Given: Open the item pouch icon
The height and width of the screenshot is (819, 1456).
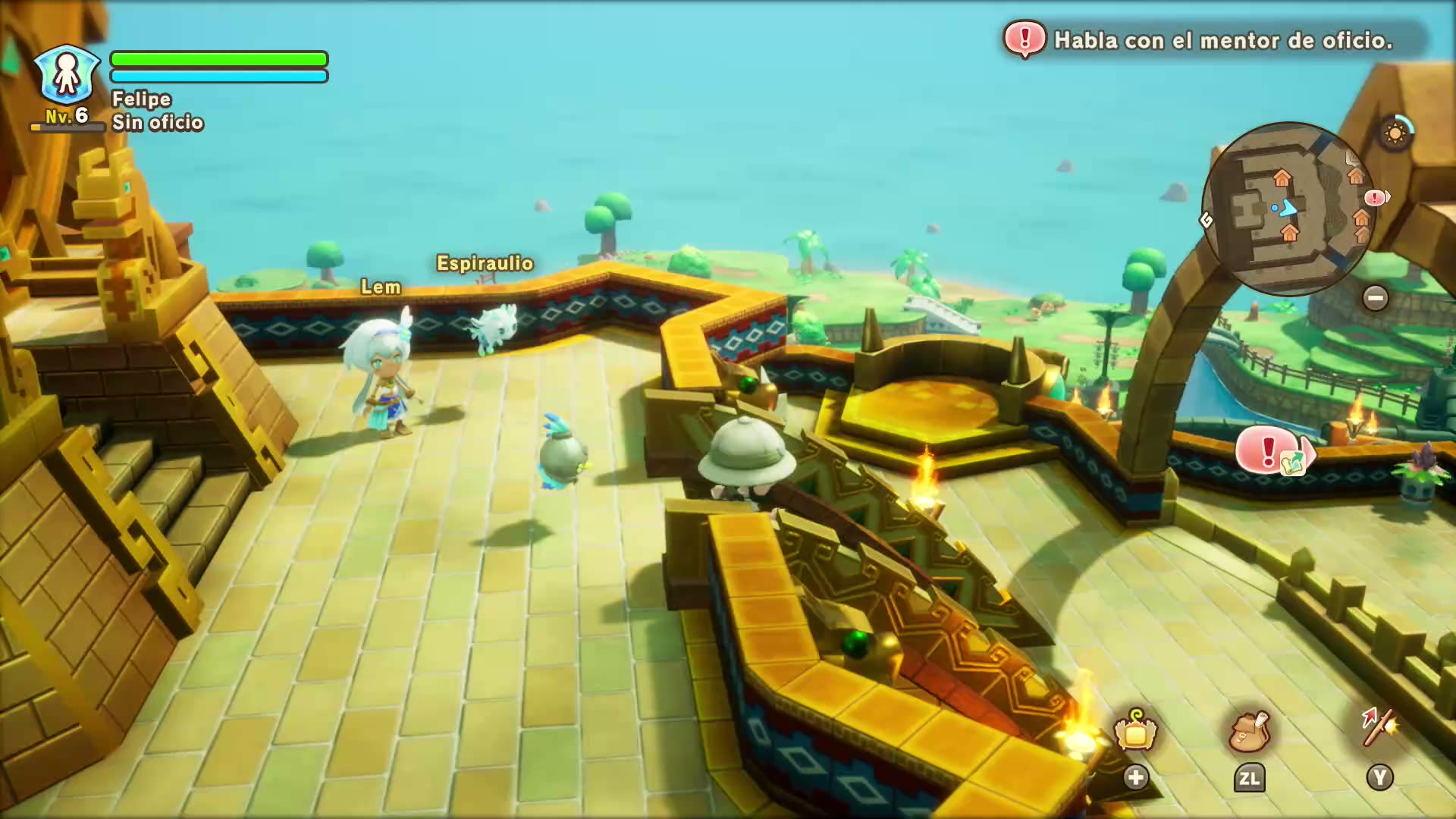Looking at the screenshot, I should (x=1248, y=731).
